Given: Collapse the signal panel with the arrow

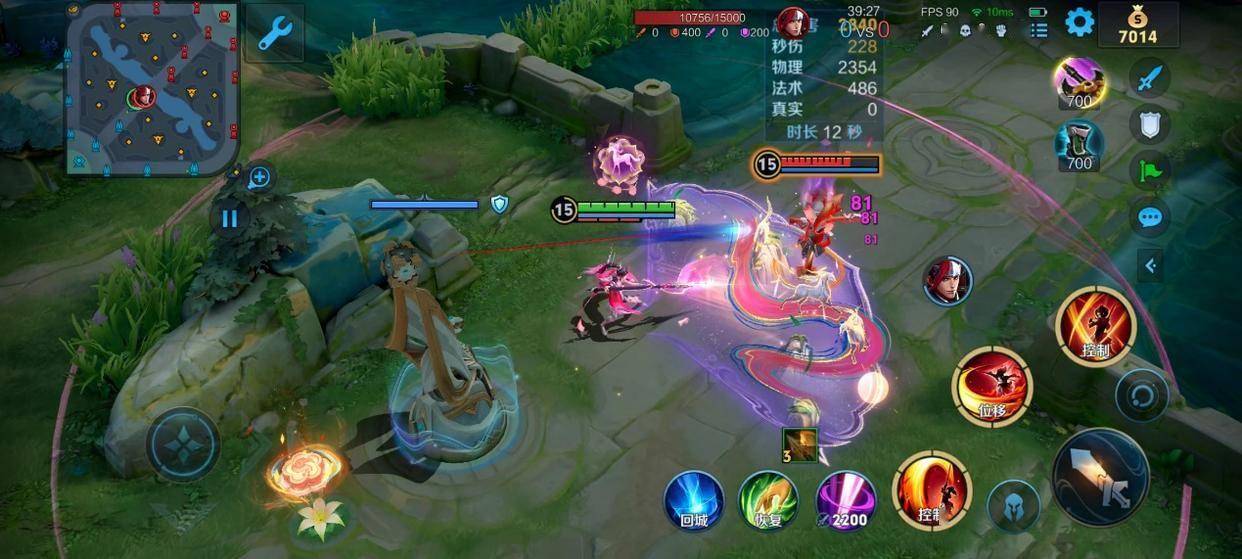Looking at the screenshot, I should (x=1150, y=265).
